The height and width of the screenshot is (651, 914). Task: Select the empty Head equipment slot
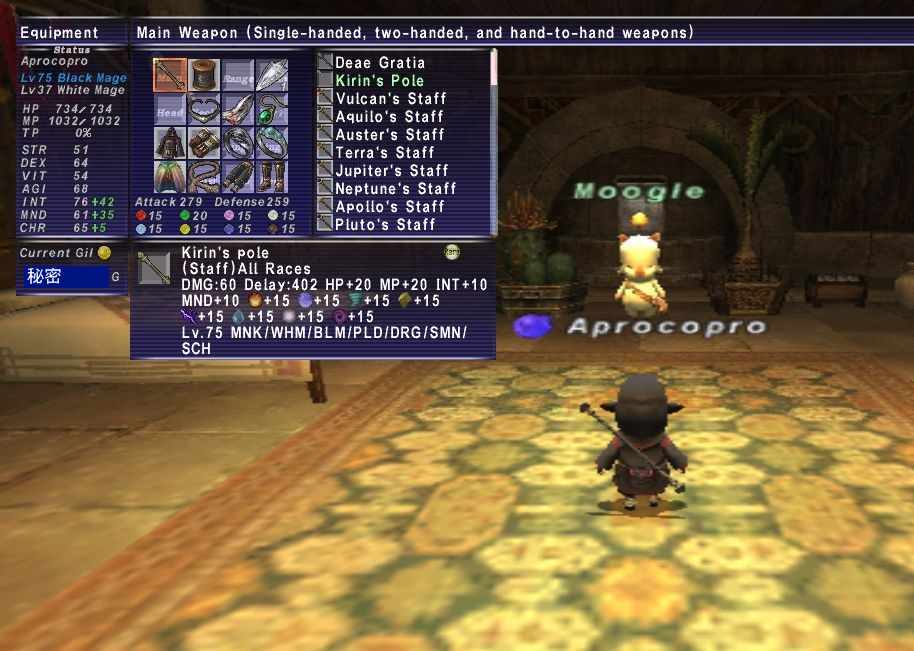pos(170,109)
